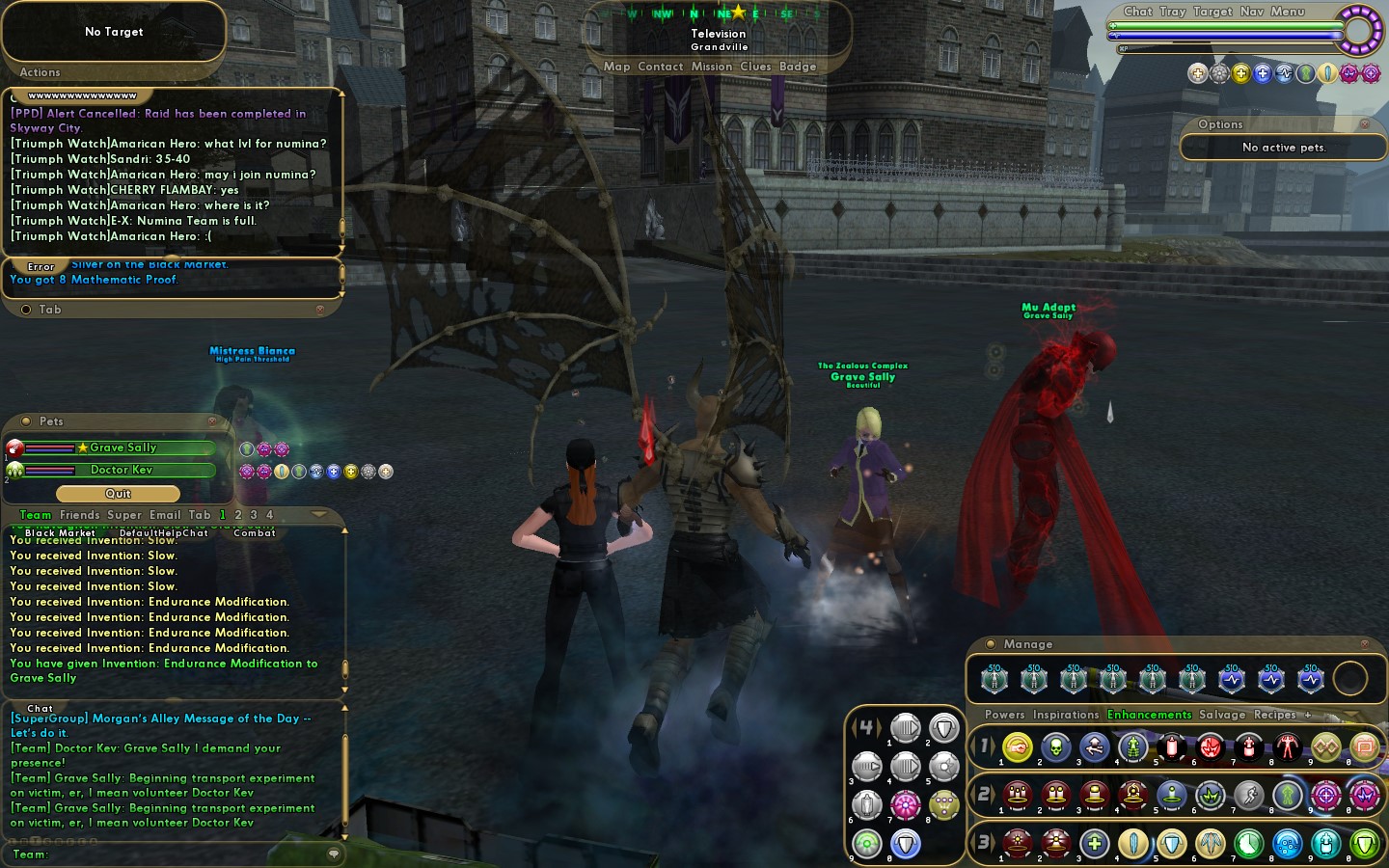Open the Badge list
The height and width of the screenshot is (868, 1389).
tap(798, 67)
